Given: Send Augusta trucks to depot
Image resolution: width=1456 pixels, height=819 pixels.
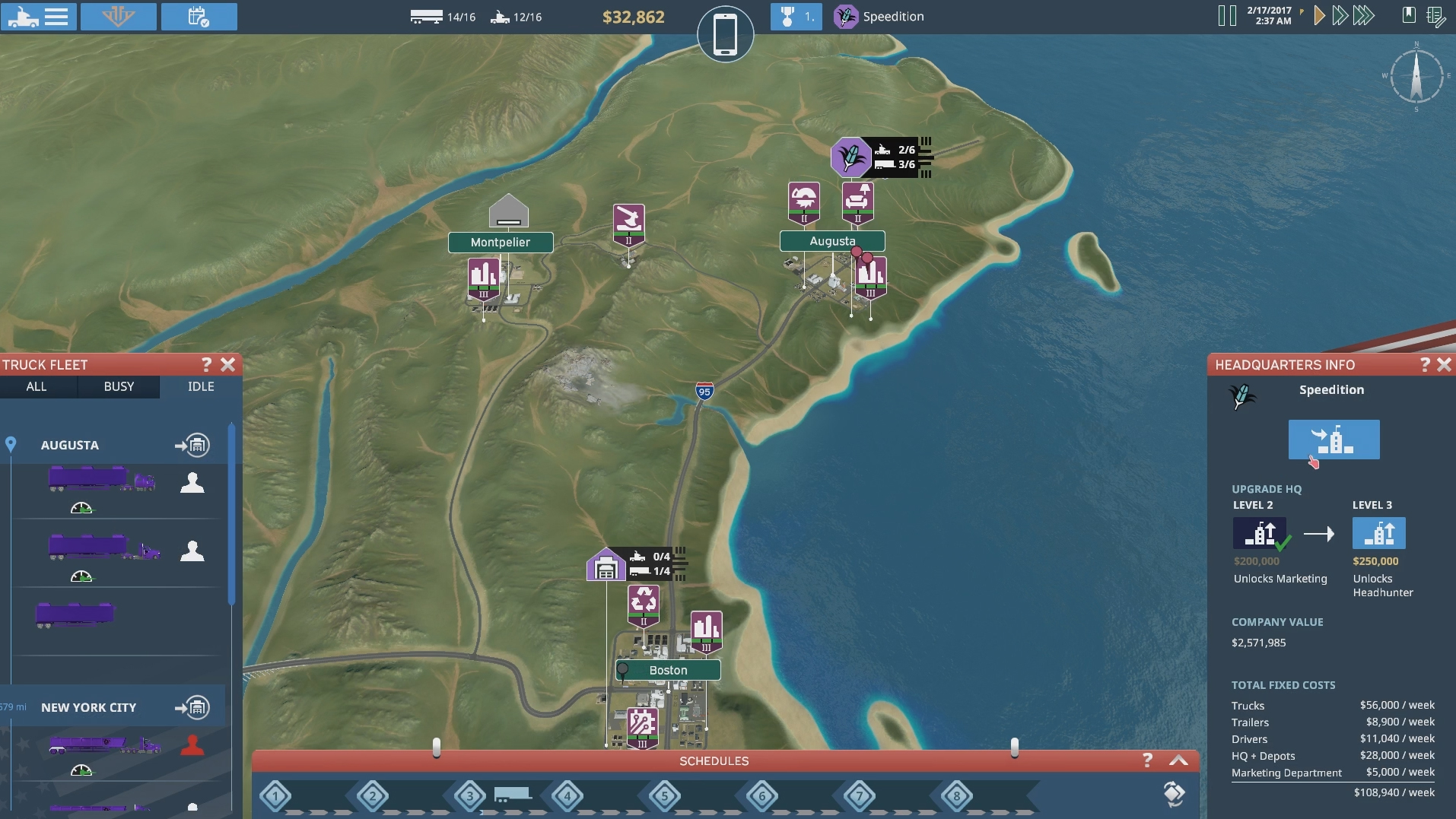Looking at the screenshot, I should 192,446.
